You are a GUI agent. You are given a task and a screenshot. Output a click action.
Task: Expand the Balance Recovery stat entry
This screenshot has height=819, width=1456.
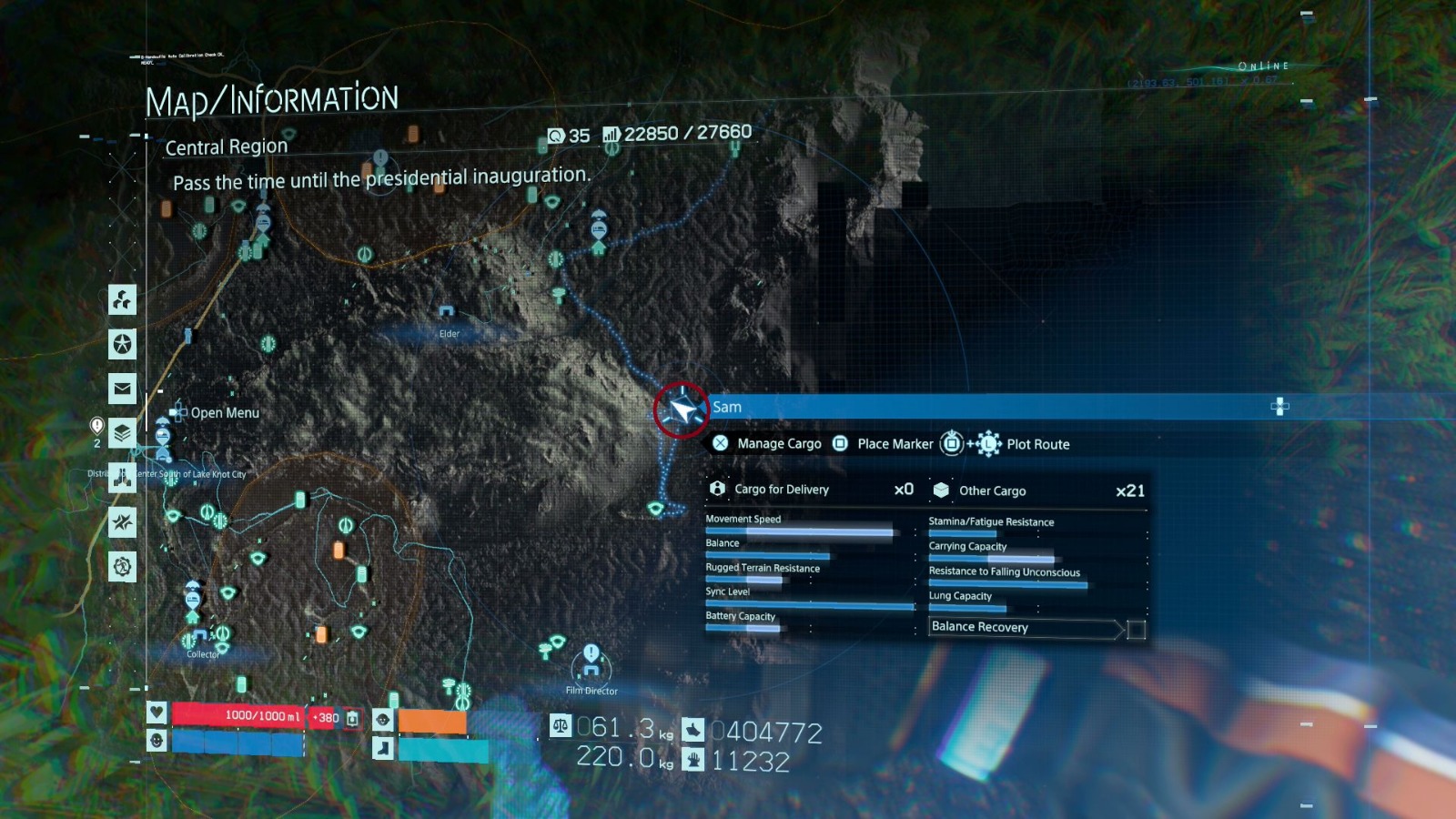1023,627
